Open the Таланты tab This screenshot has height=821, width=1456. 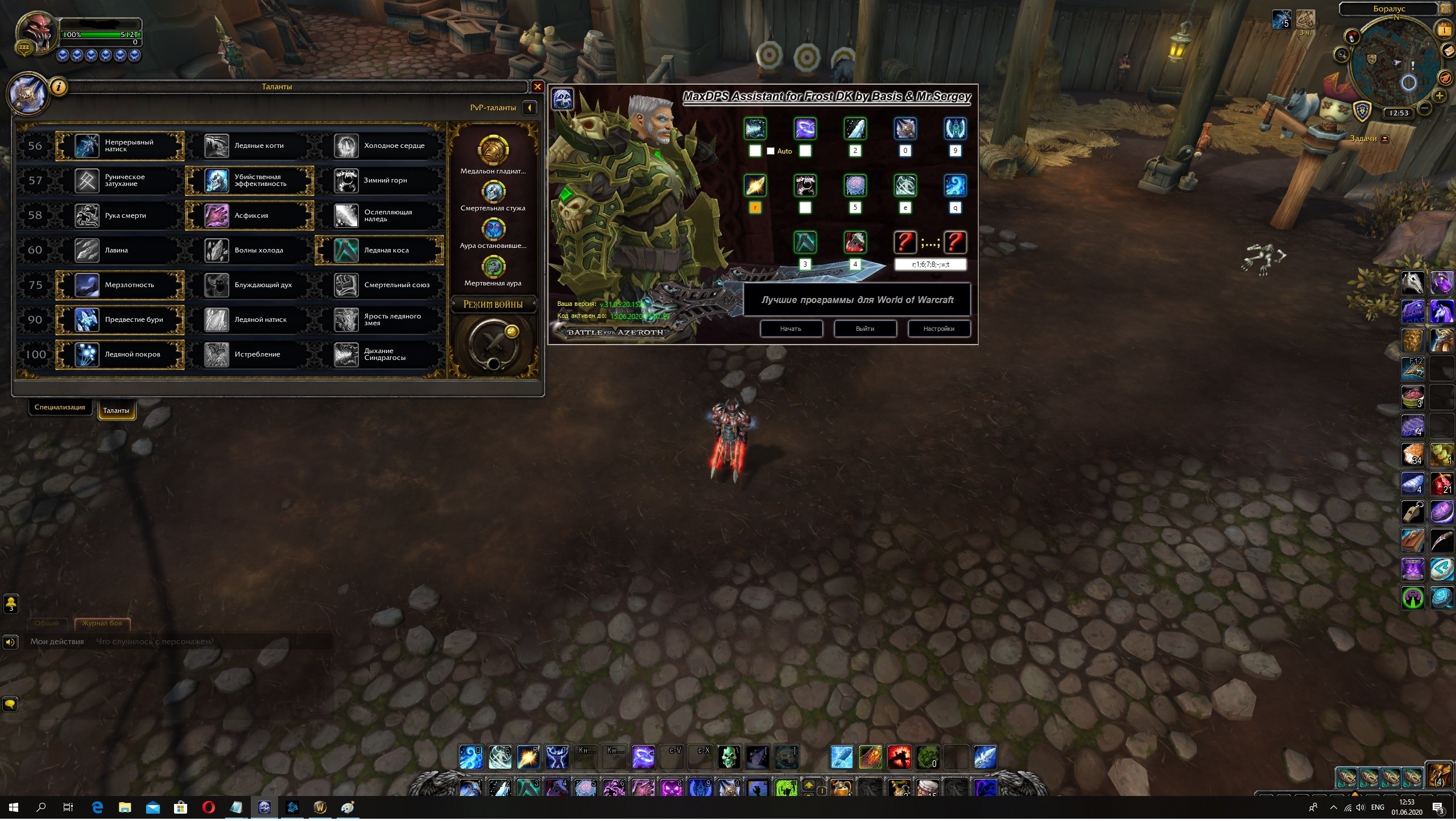[116, 410]
